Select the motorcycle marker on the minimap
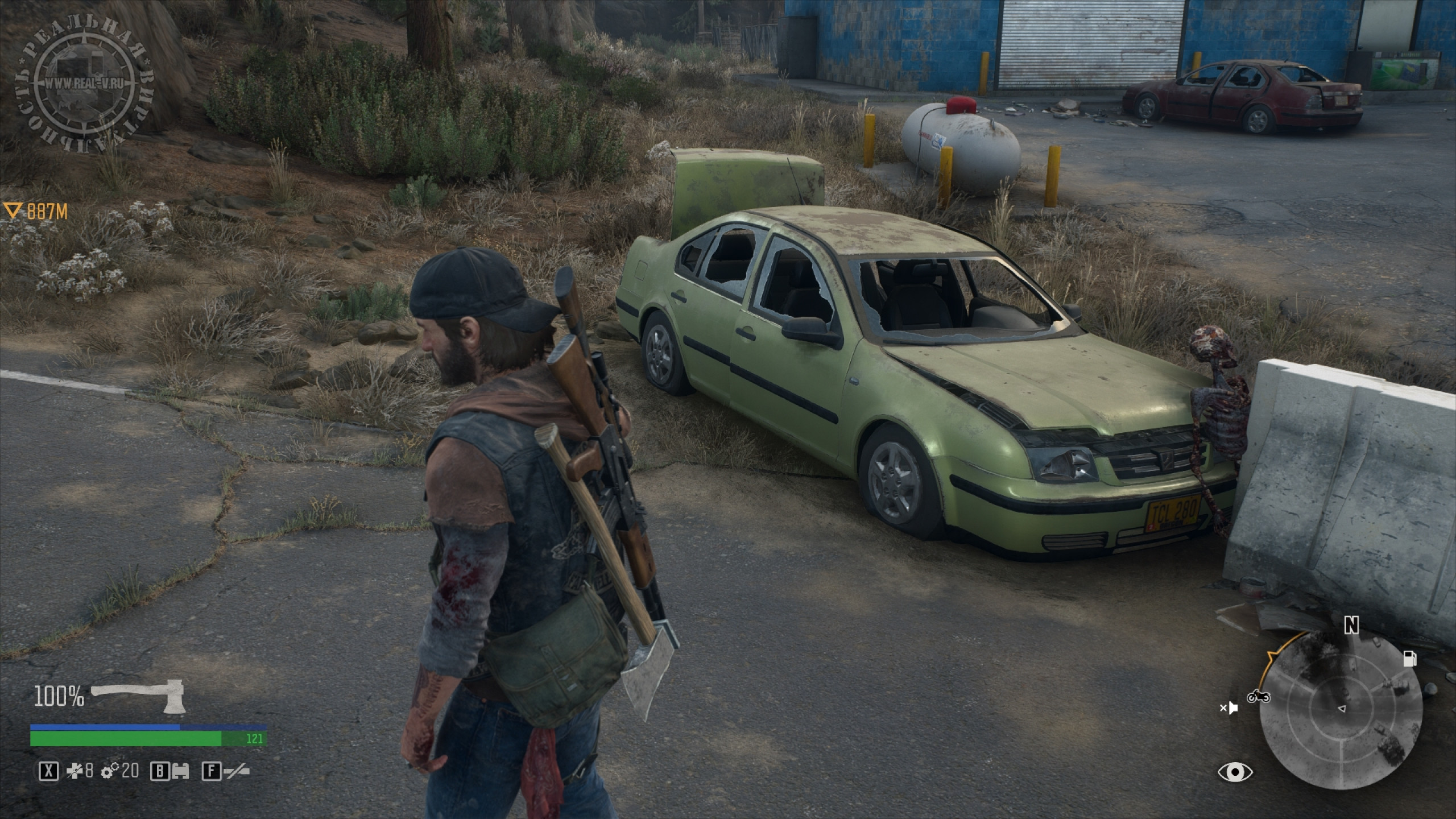This screenshot has width=1456, height=819. point(1258,696)
